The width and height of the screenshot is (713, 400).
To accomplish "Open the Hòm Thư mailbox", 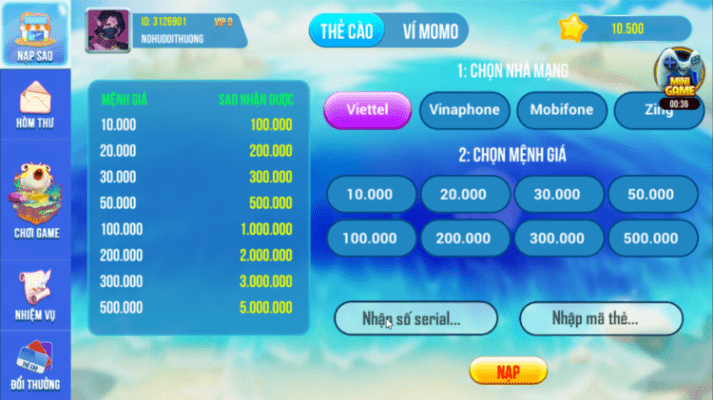I will (x=34, y=105).
